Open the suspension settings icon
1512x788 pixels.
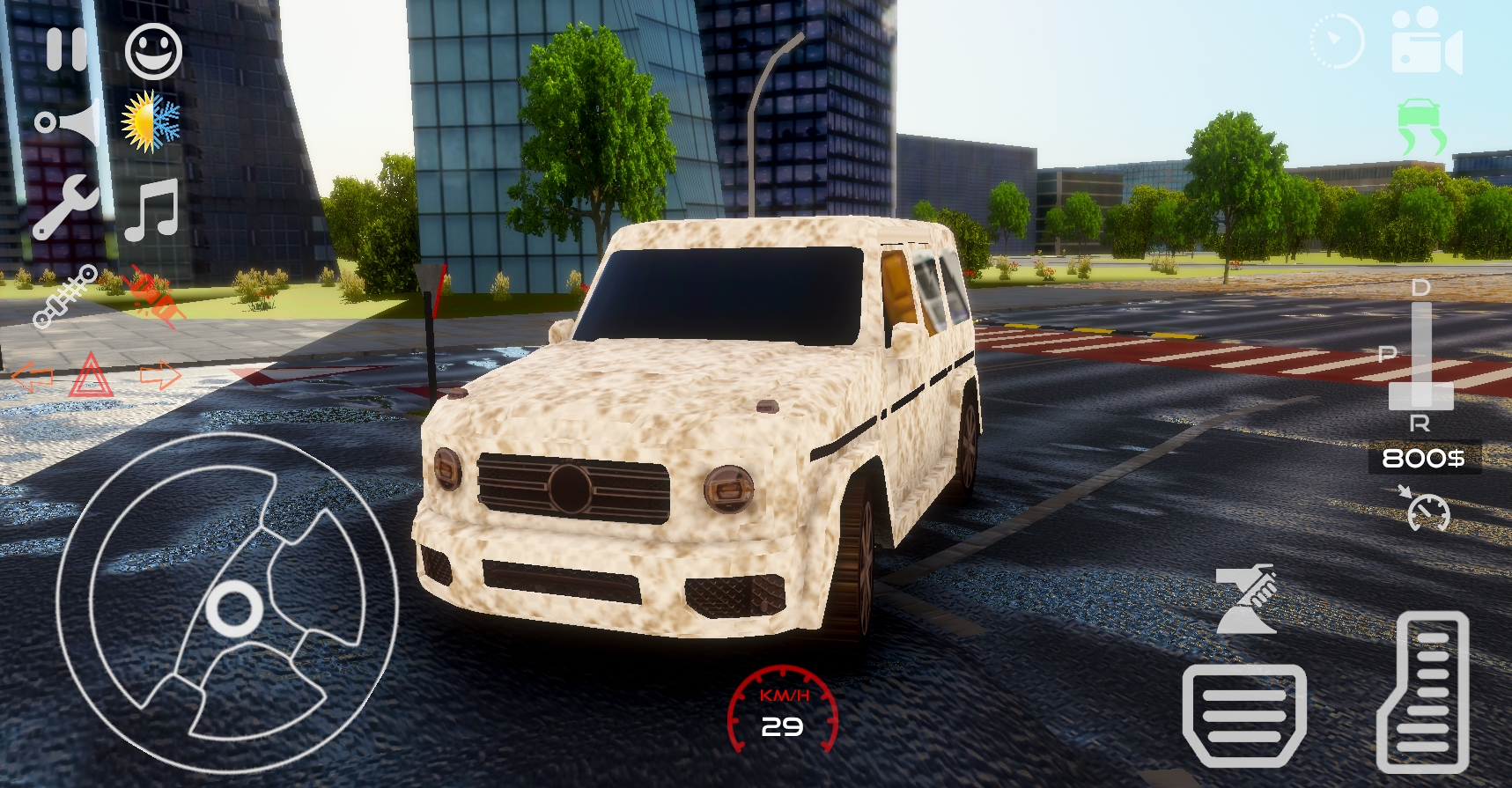point(64,296)
